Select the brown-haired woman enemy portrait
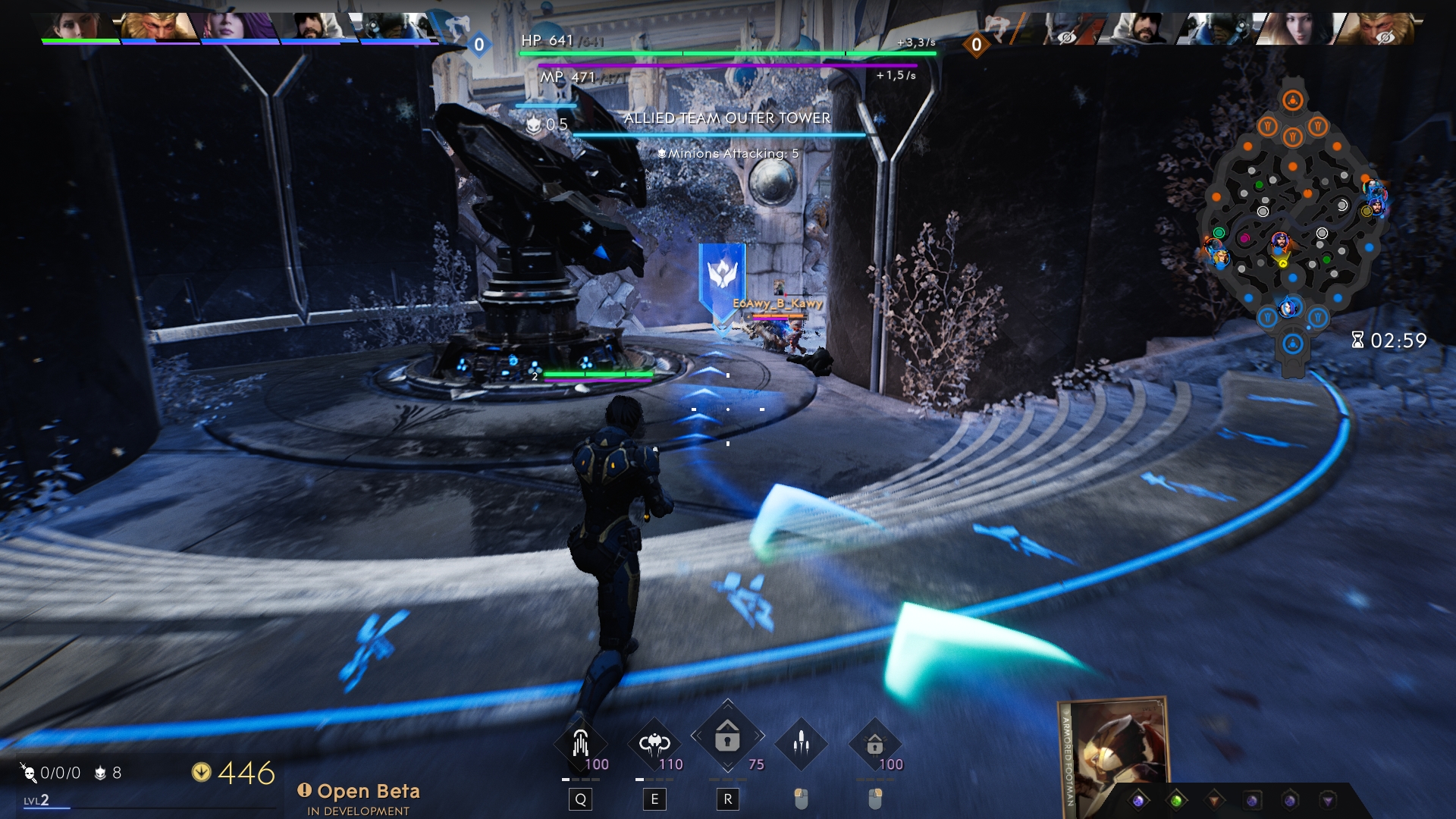The width and height of the screenshot is (1456, 819). tap(1298, 29)
